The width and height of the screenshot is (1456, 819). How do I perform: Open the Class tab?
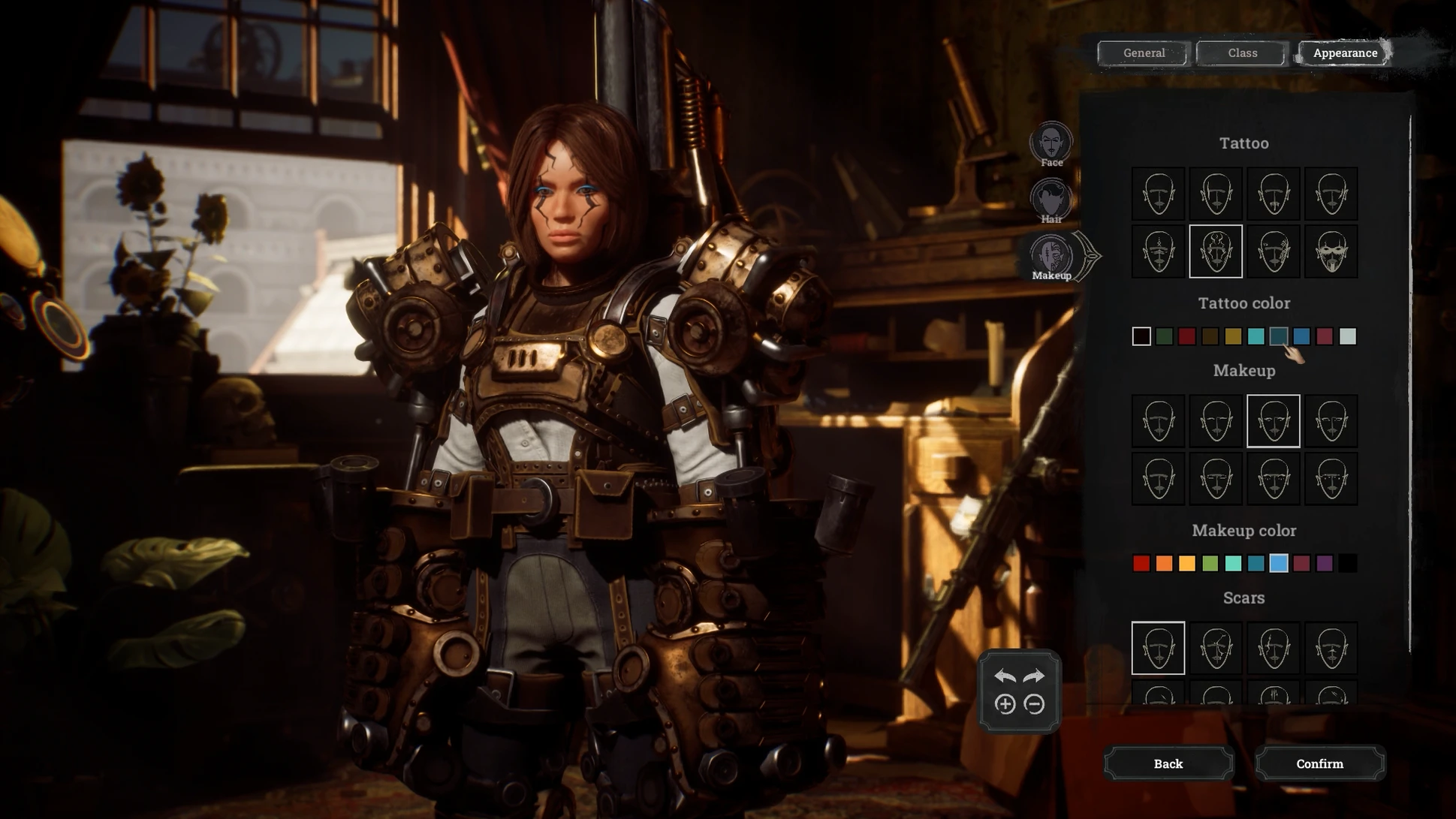click(x=1242, y=53)
